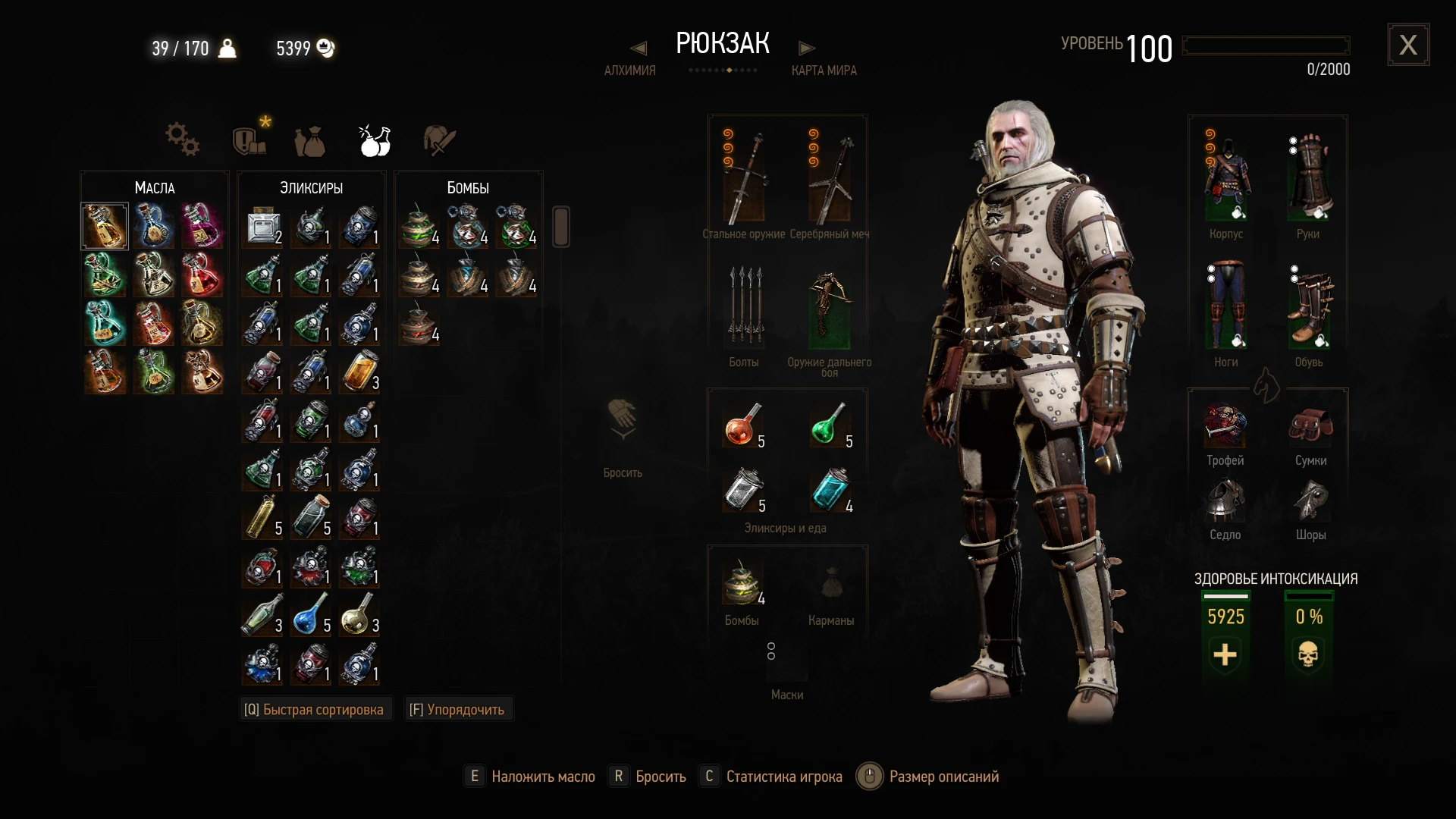The width and height of the screenshot is (1456, 819).
Task: Click the Упорядочить button
Action: click(458, 708)
